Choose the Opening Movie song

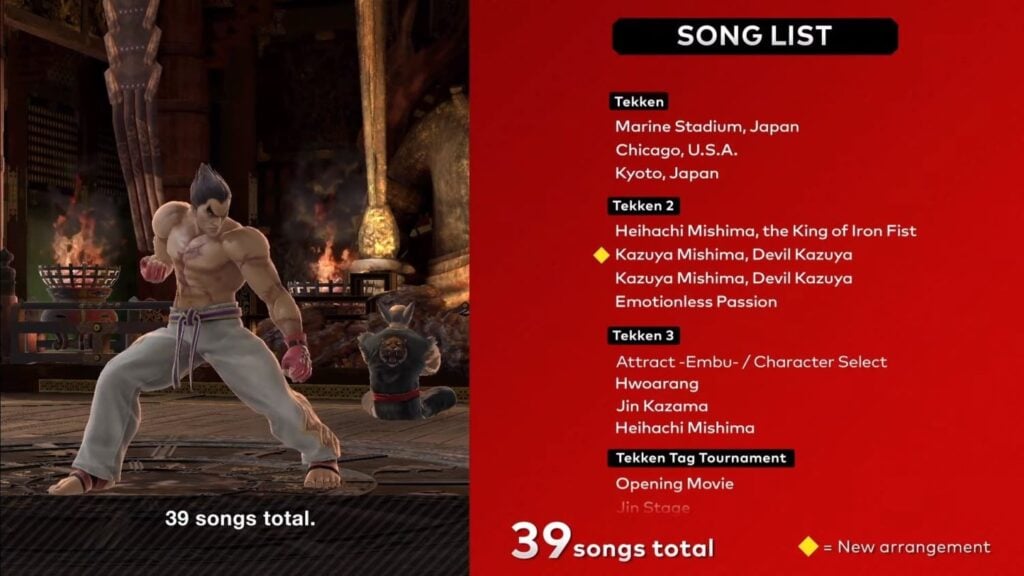(674, 484)
